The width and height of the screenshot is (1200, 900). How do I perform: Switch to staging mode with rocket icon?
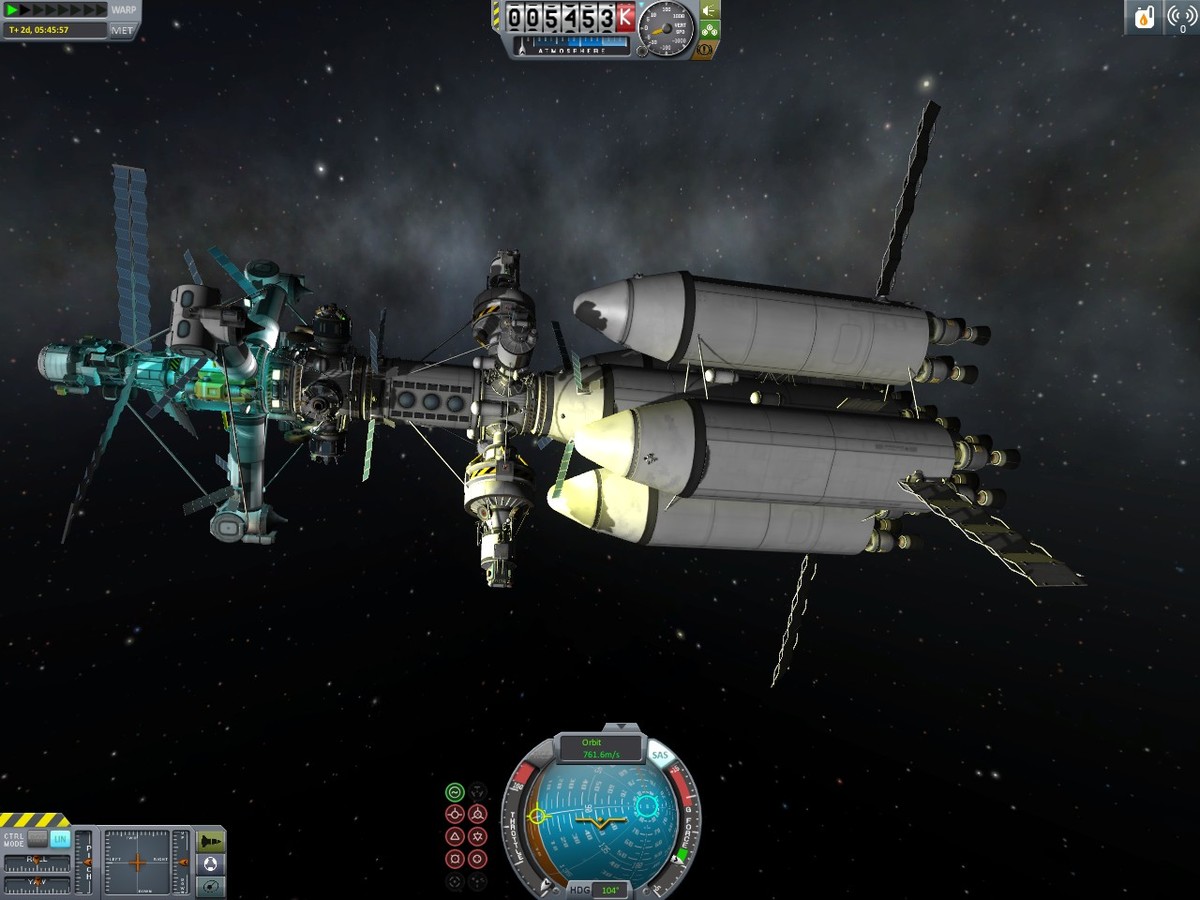tap(211, 841)
